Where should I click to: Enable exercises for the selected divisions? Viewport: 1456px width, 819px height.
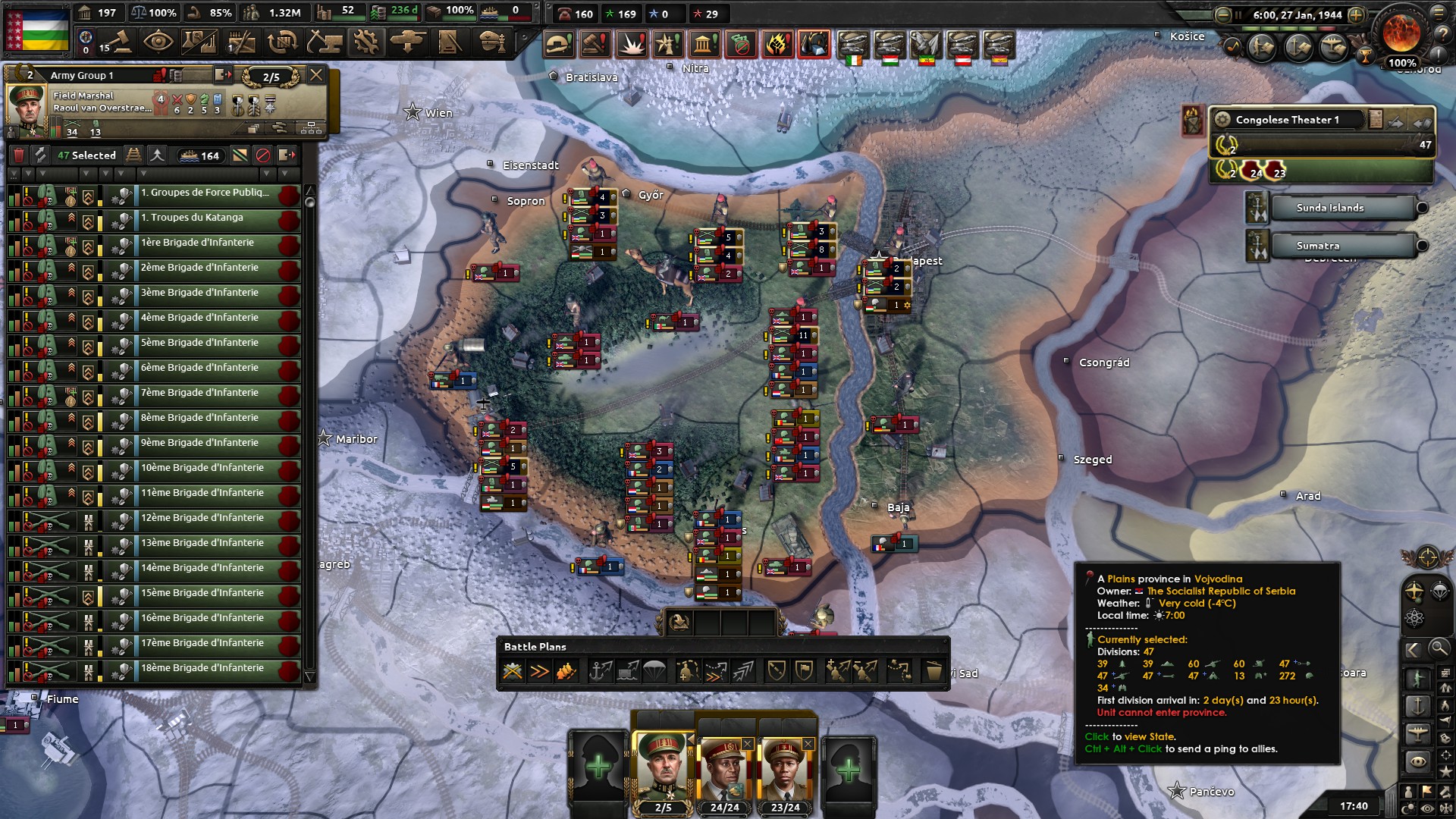39,155
